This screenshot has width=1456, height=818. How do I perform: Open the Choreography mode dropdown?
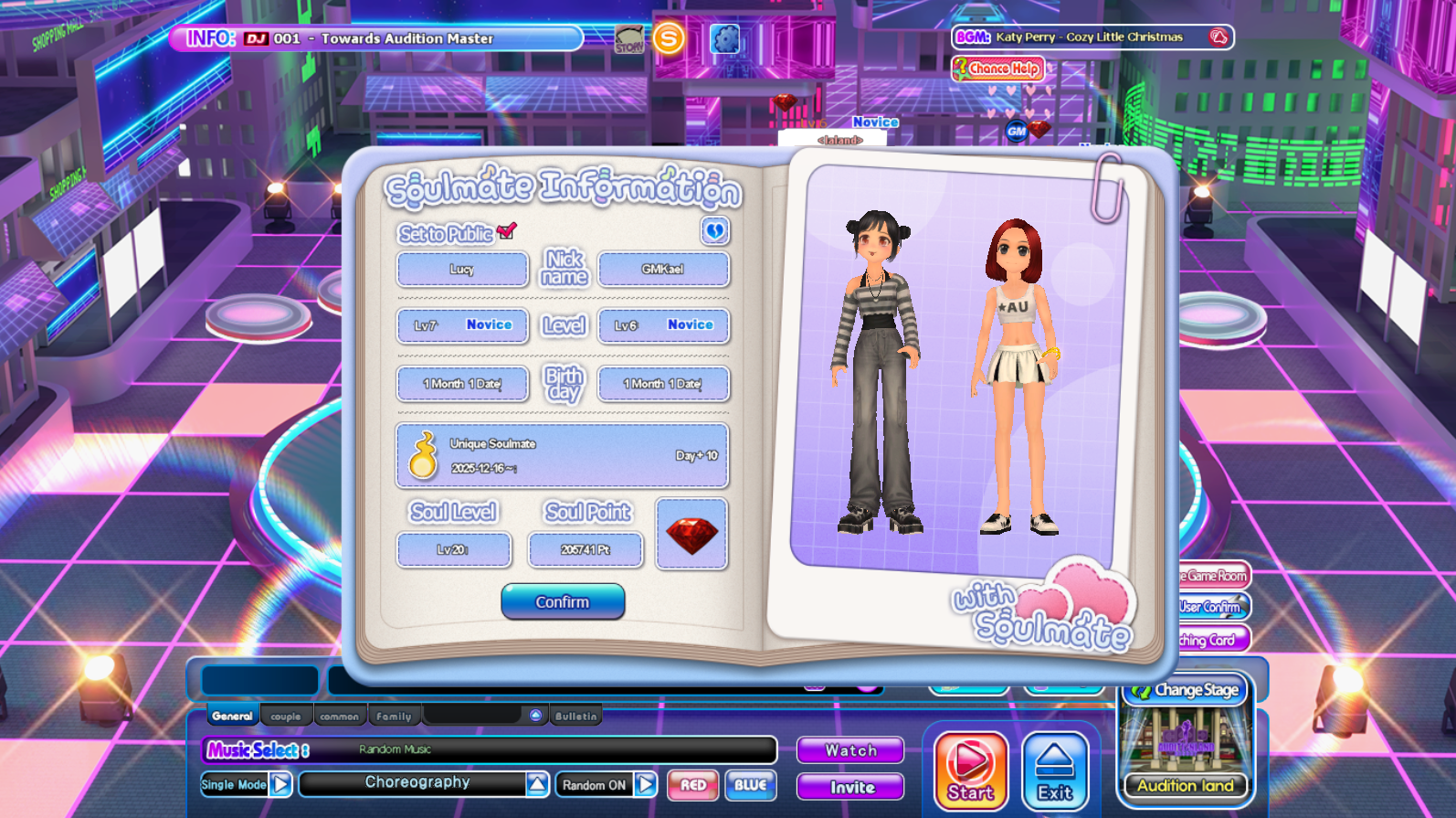(537, 783)
